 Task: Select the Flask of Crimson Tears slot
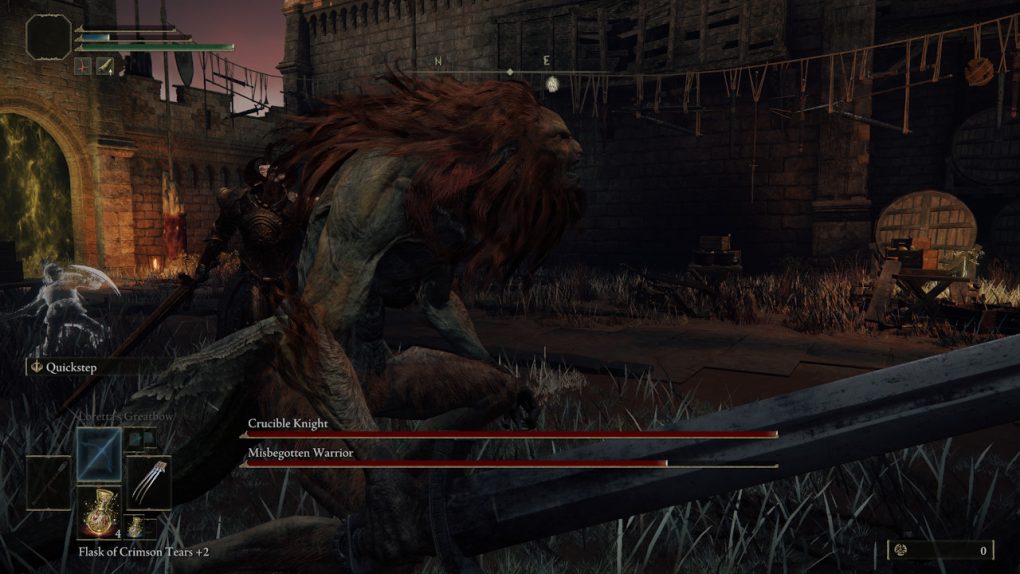tap(99, 512)
